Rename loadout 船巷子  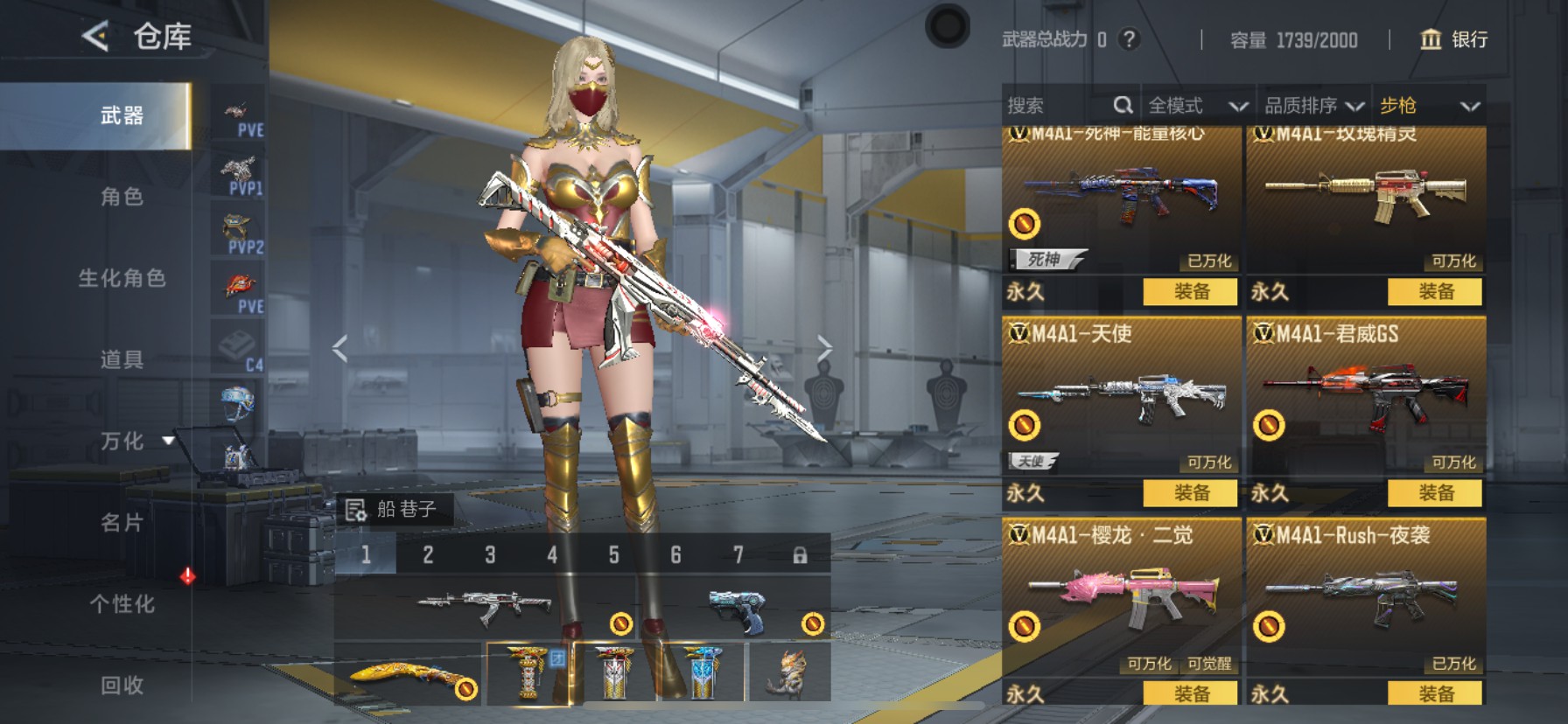[x=356, y=510]
